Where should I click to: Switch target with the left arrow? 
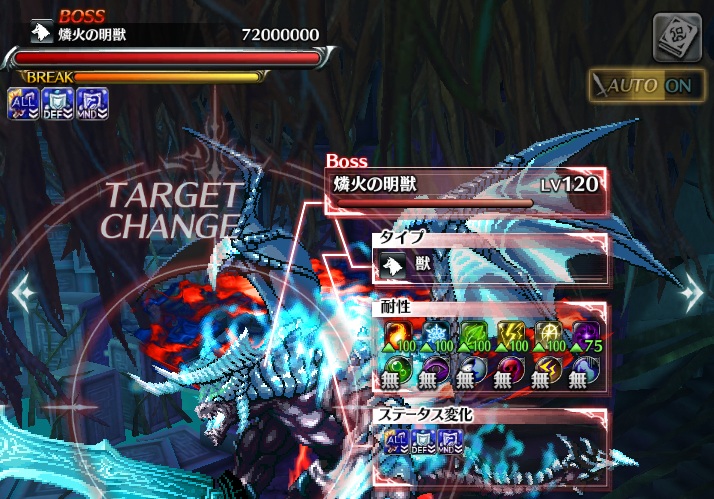23,293
